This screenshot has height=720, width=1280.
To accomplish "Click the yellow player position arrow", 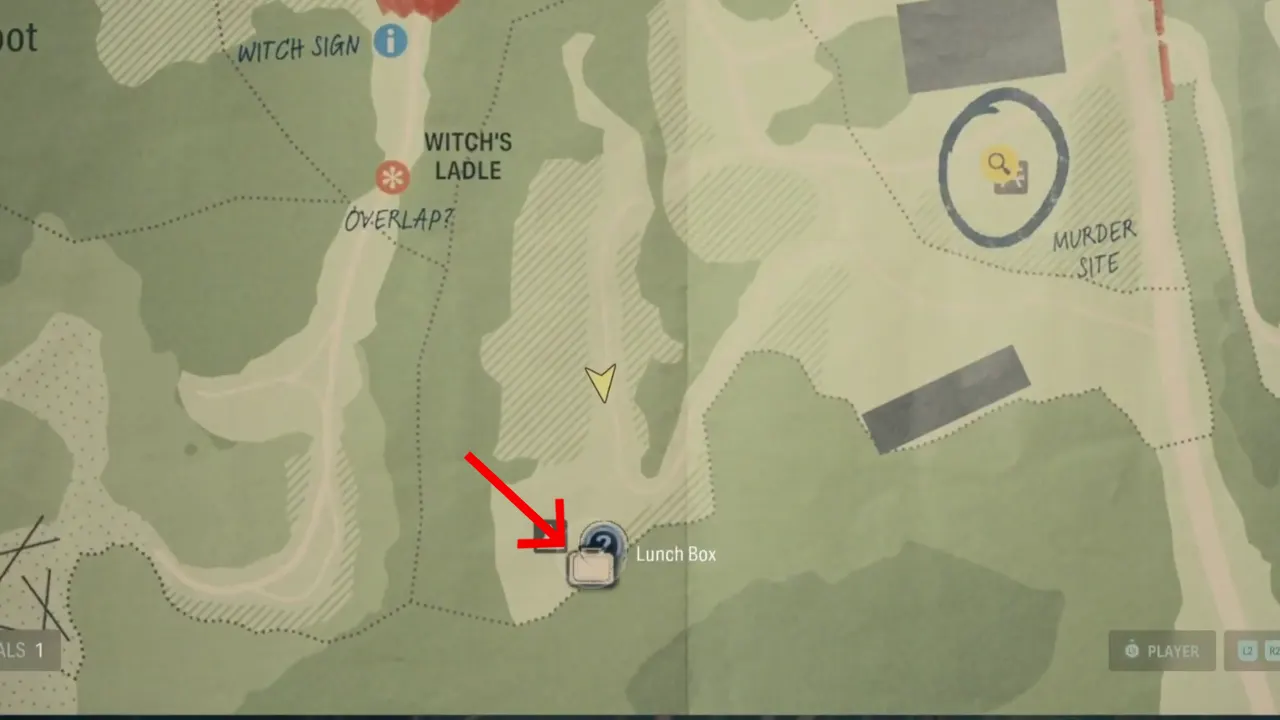I will click(602, 383).
